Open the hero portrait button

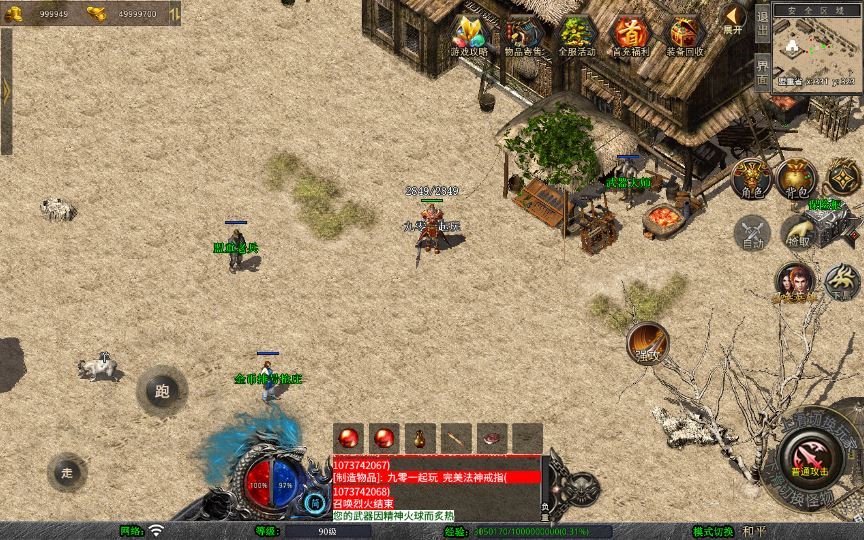click(794, 281)
